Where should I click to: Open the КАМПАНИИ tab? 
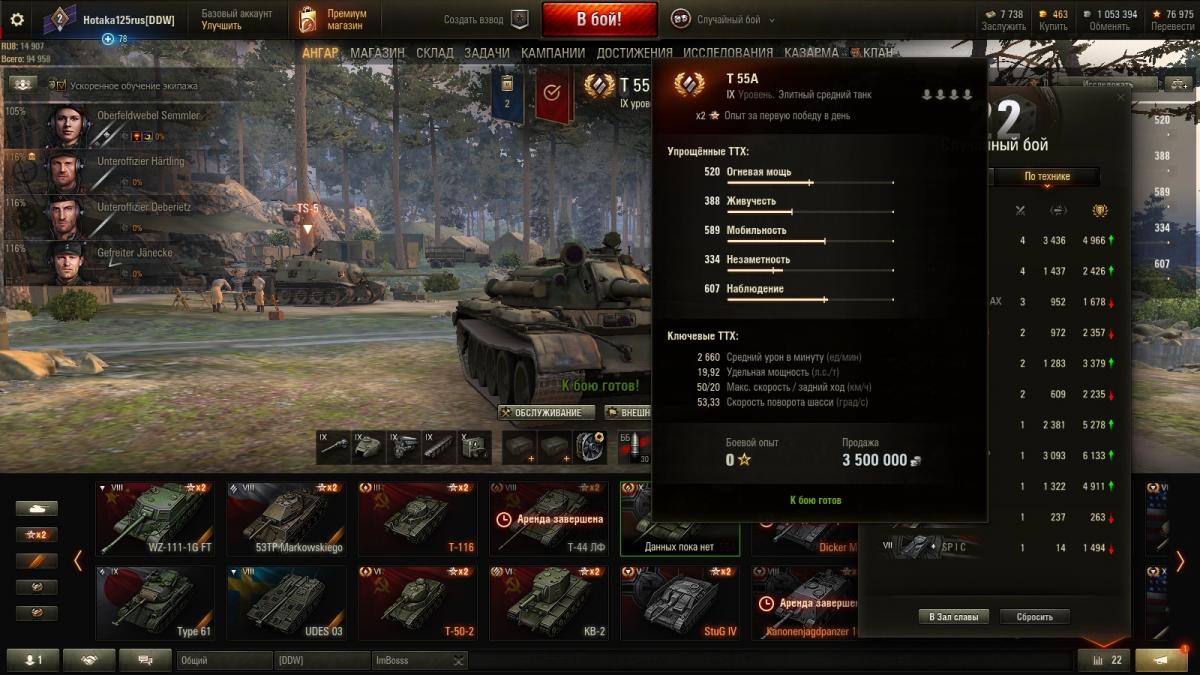[x=553, y=53]
